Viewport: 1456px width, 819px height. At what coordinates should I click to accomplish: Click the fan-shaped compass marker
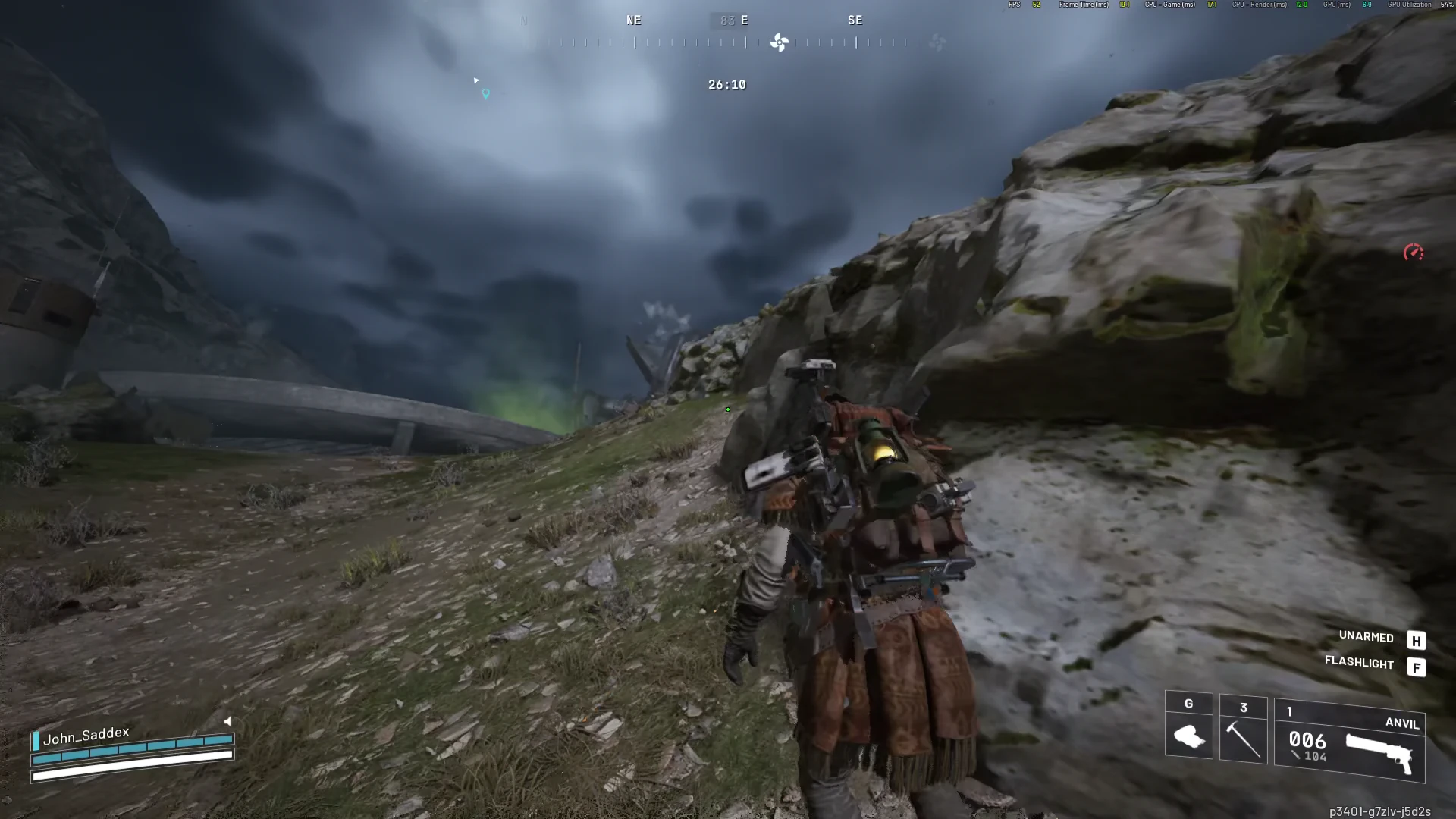coord(779,42)
